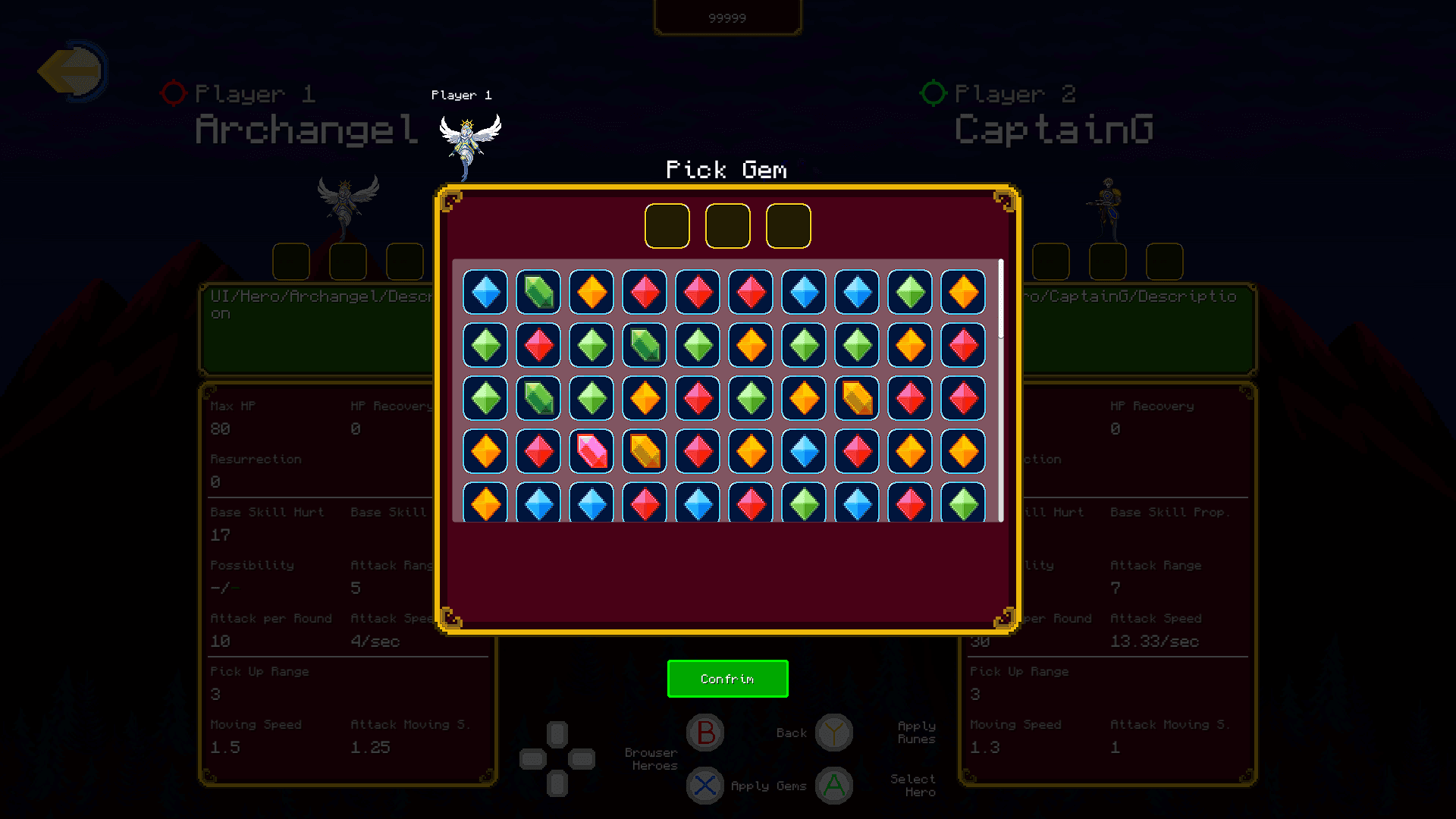
Task: Click the Player 1 Archangel sprite above the dialog
Action: click(466, 140)
